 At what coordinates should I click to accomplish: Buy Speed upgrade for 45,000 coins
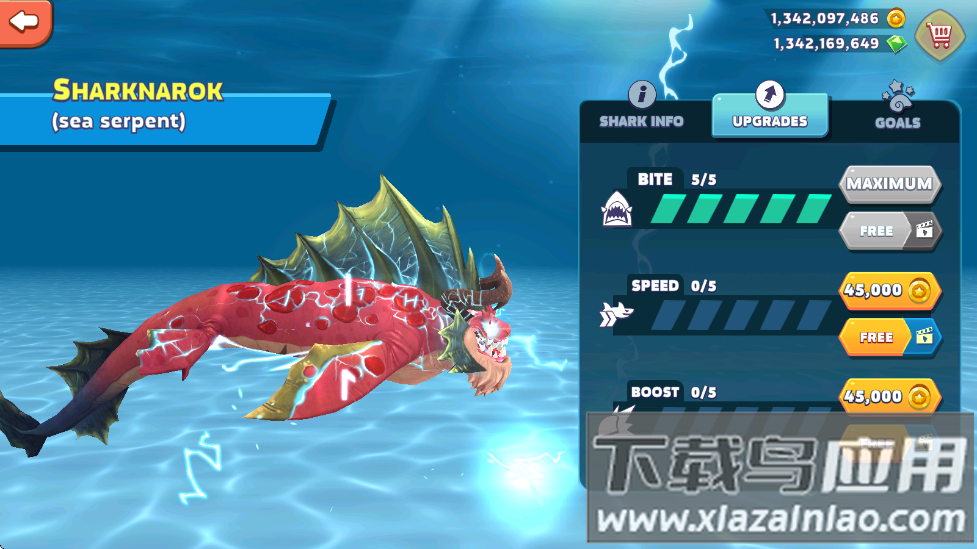[x=889, y=290]
